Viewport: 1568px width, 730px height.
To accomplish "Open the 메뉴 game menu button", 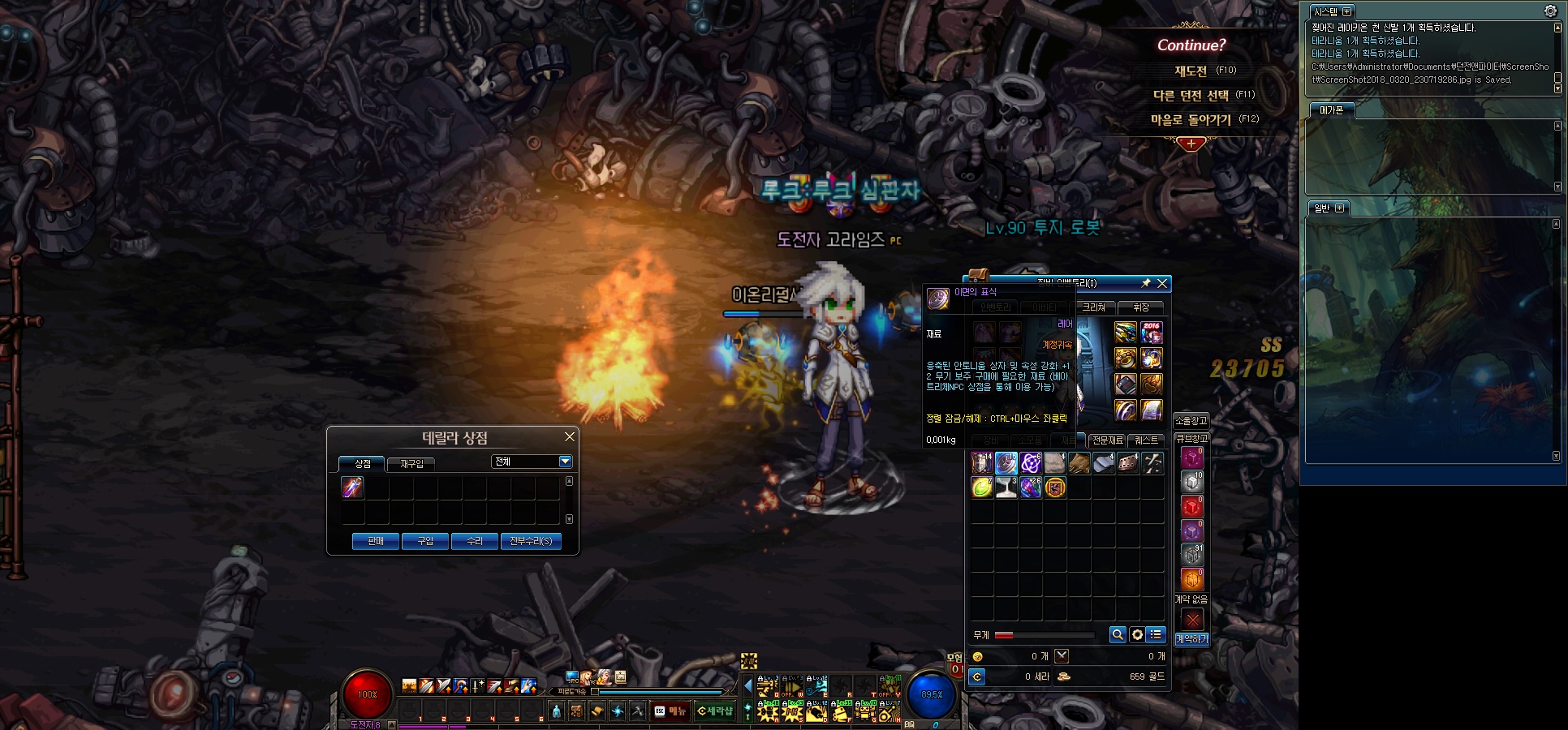I will 671,711.
